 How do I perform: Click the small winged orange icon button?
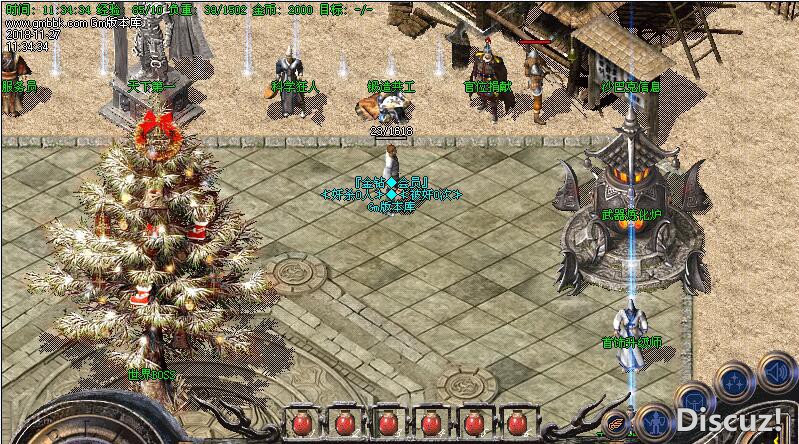[616, 423]
